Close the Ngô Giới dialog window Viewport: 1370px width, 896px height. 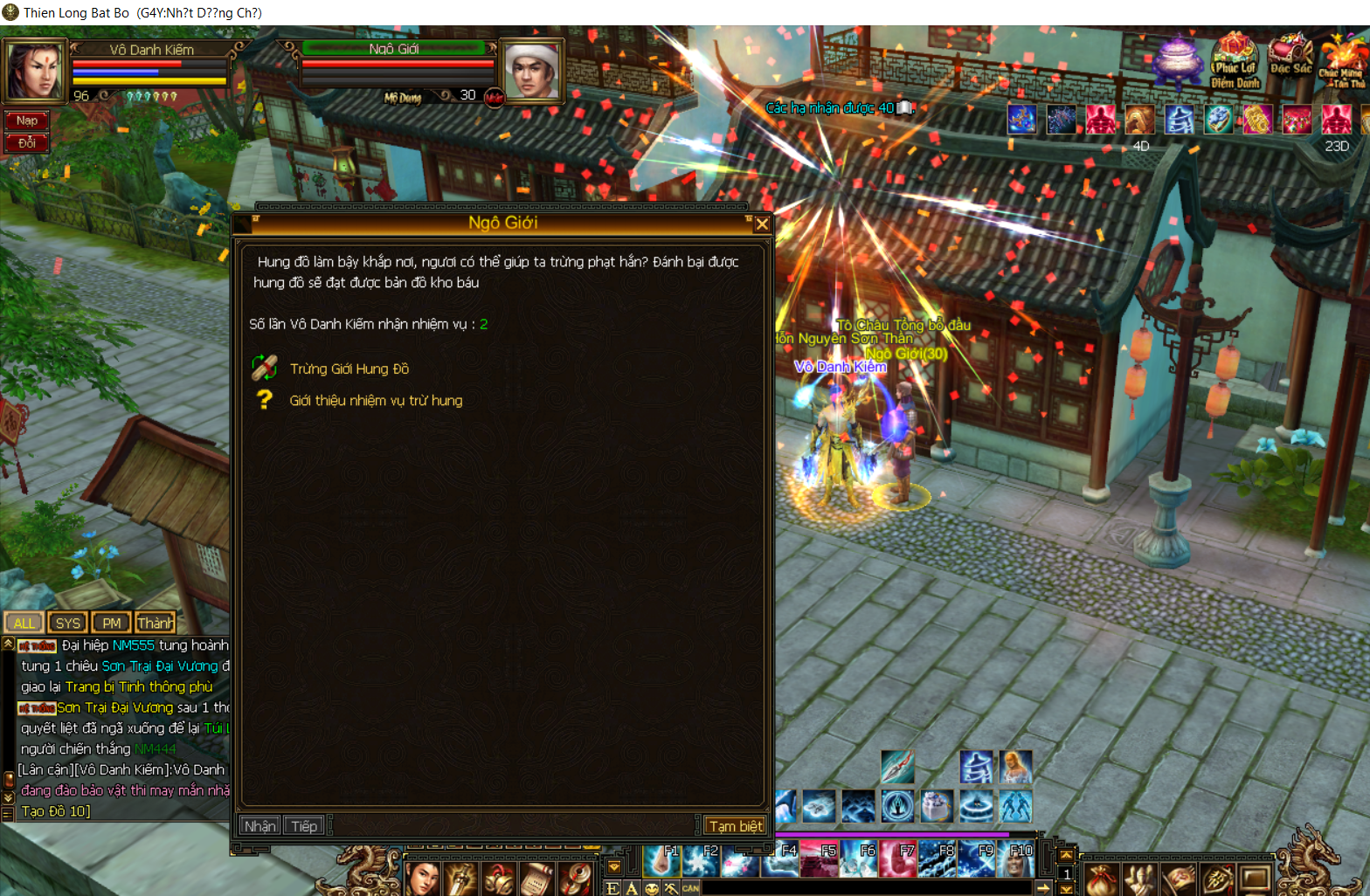[762, 224]
